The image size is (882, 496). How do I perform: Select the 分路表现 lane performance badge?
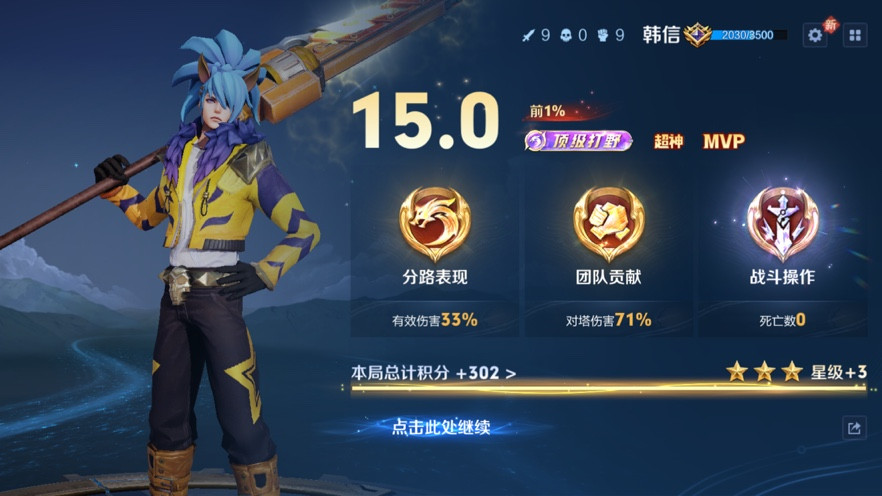click(x=434, y=225)
